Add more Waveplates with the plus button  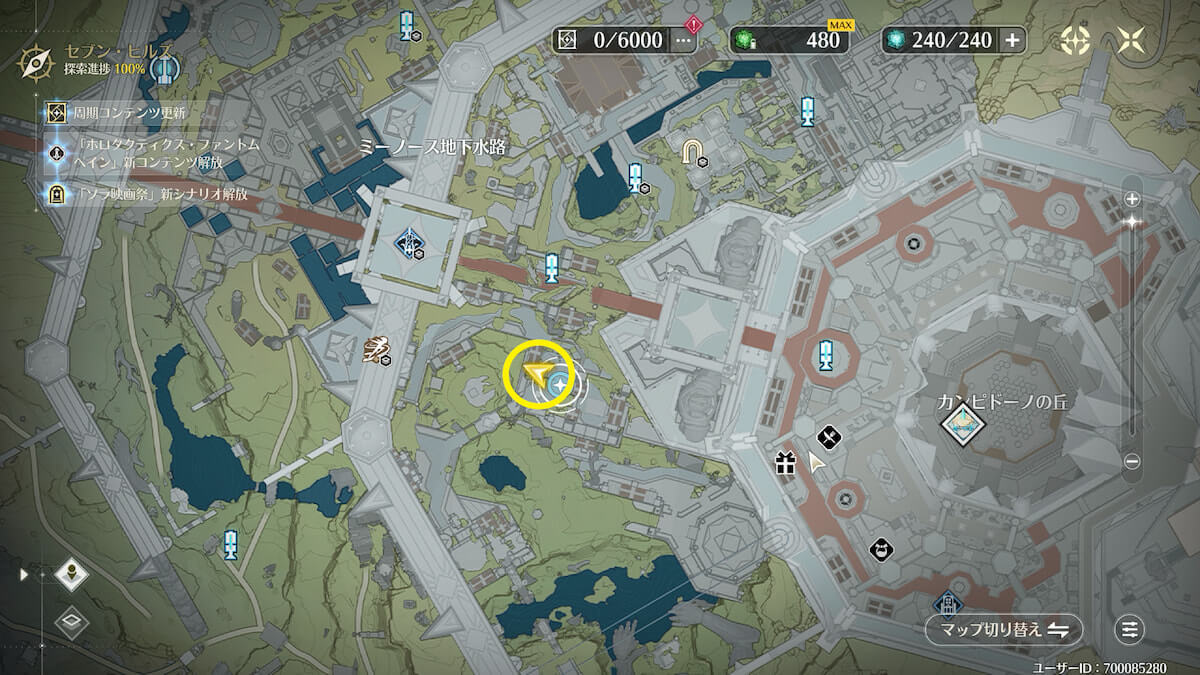1012,40
